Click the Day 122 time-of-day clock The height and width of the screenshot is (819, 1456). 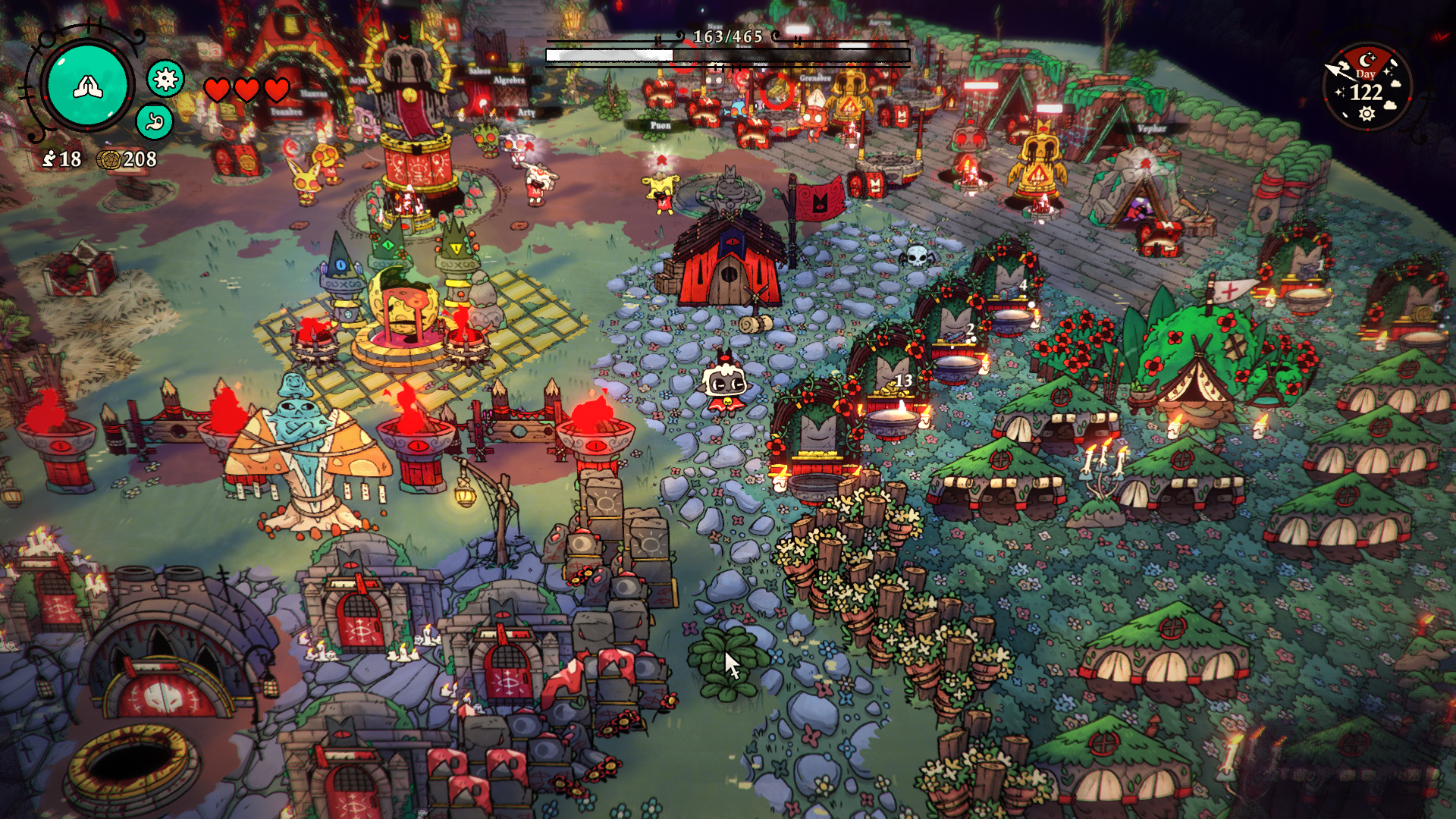[x=1367, y=87]
